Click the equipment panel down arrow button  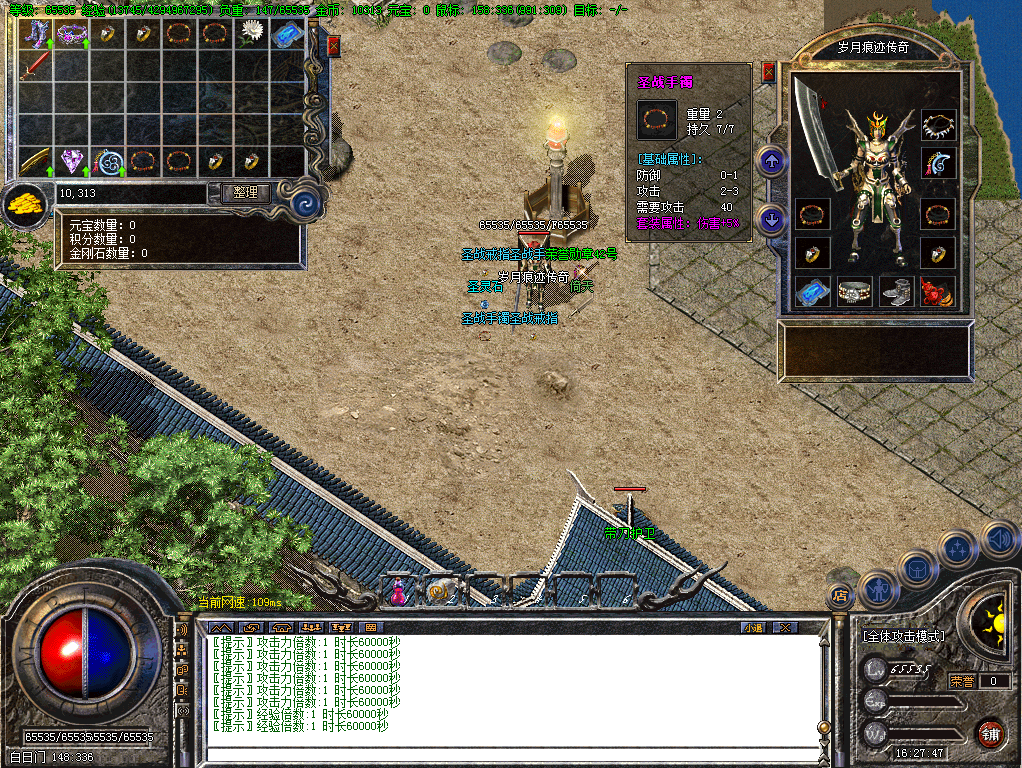click(x=770, y=218)
